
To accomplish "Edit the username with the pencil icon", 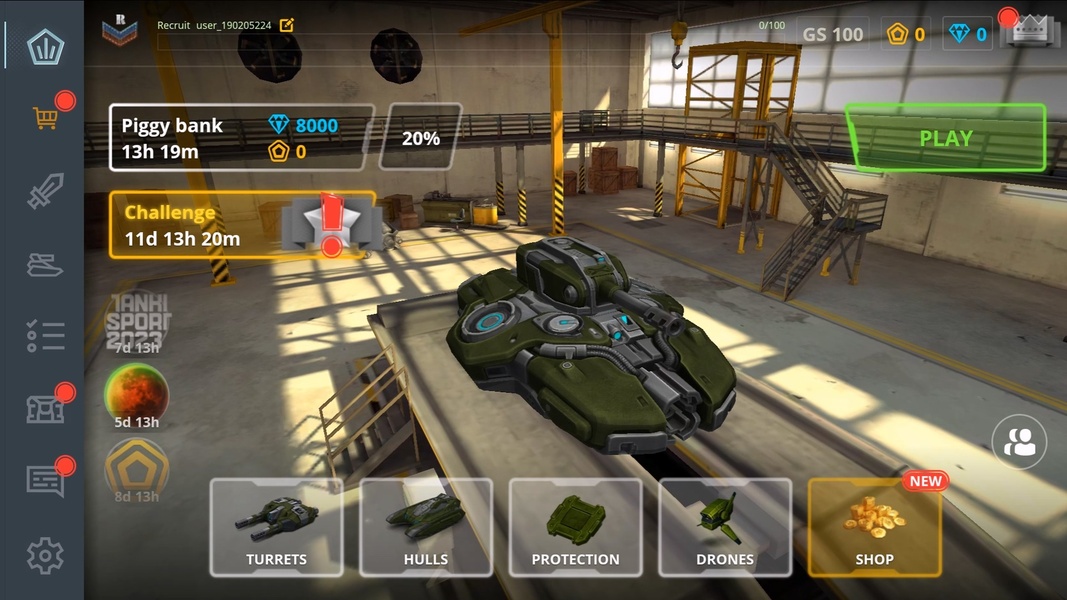I will 287,25.
